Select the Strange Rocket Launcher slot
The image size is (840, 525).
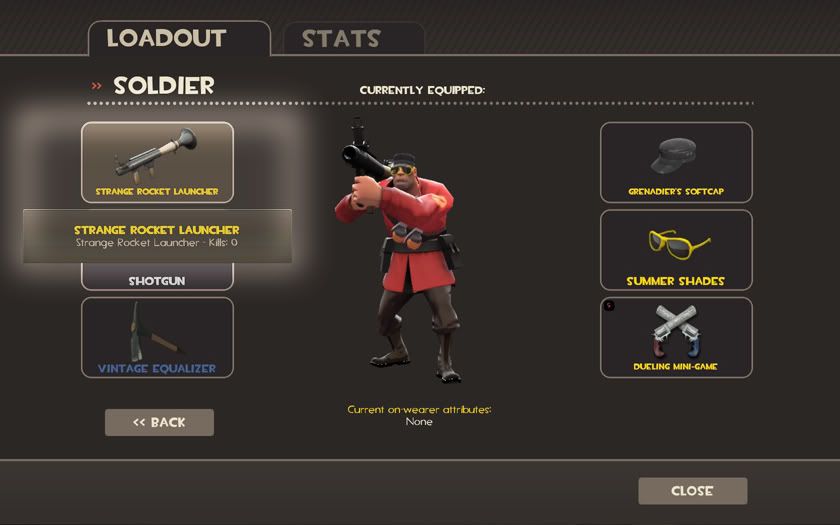157,162
